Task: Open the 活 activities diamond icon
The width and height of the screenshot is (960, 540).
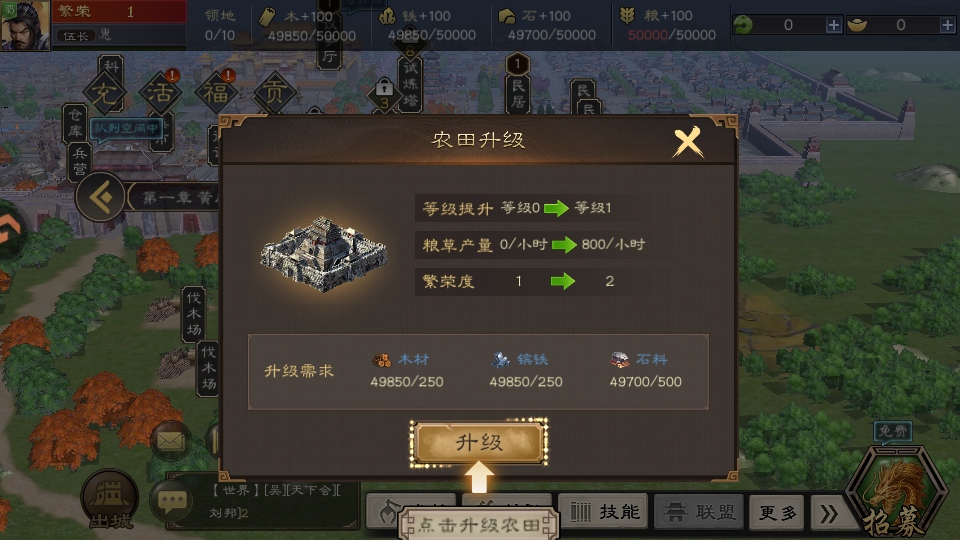Action: (160, 95)
